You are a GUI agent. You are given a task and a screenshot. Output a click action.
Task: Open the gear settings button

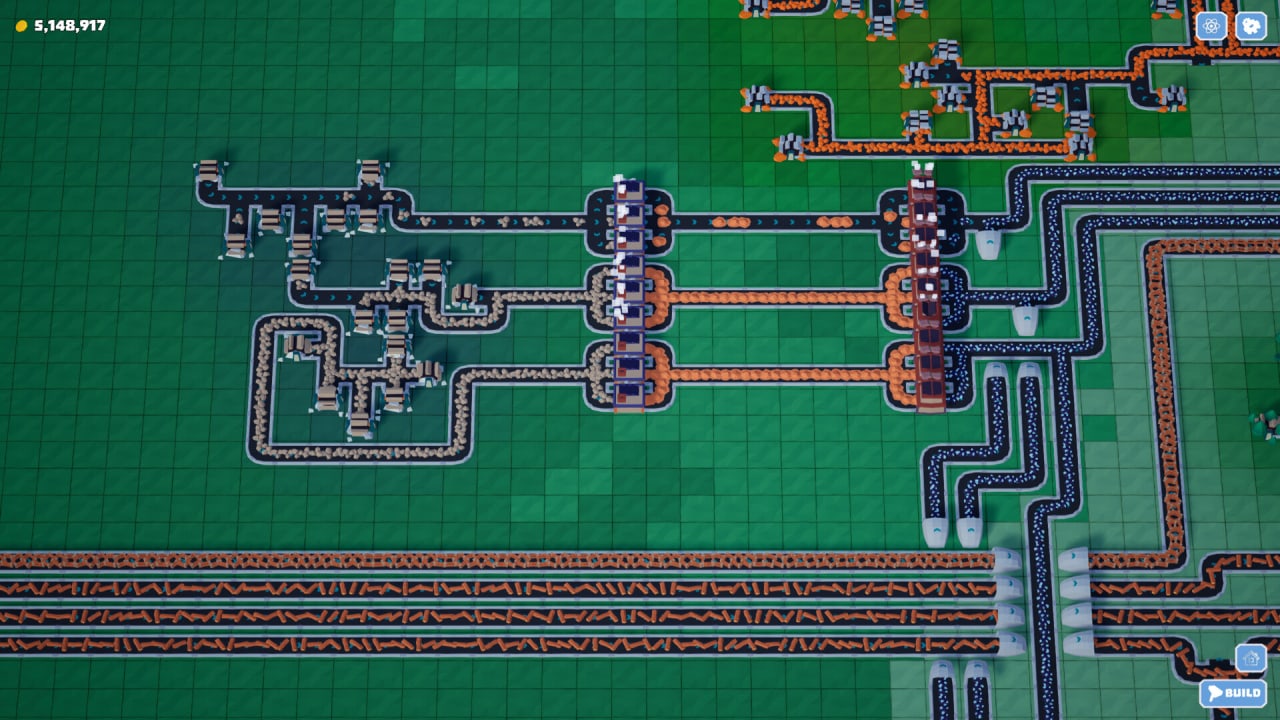click(x=1250, y=26)
